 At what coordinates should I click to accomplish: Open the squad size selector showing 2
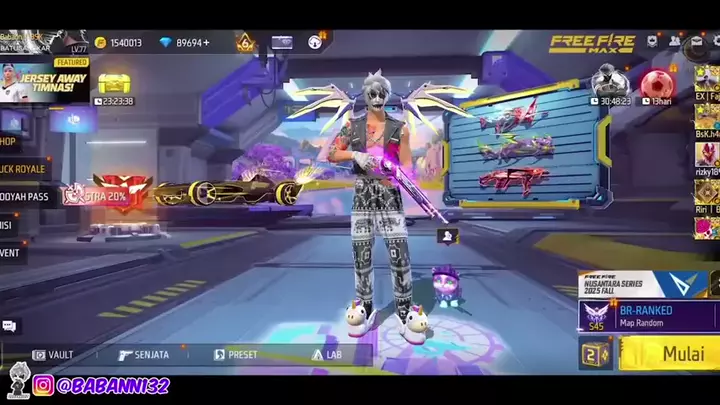(x=596, y=354)
